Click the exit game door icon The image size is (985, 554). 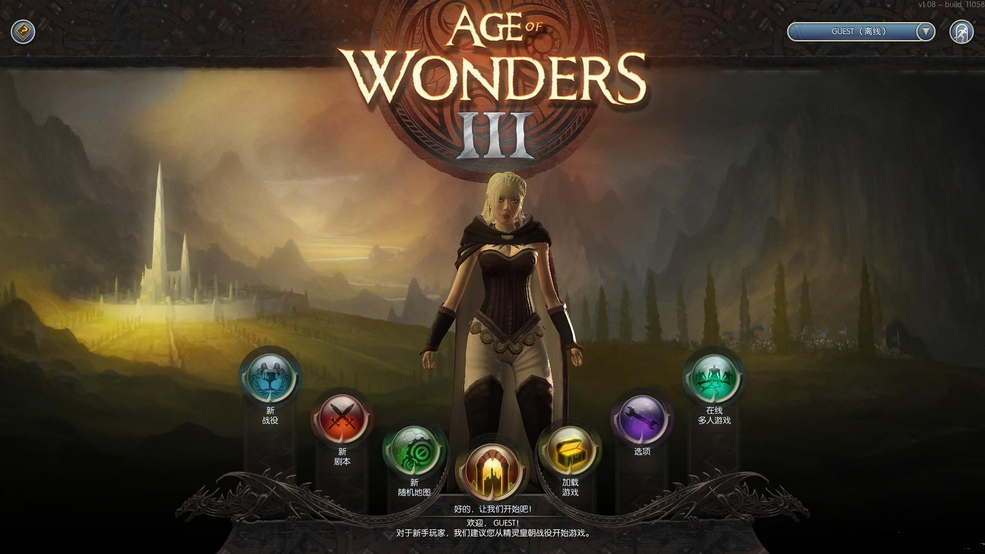coord(961,32)
